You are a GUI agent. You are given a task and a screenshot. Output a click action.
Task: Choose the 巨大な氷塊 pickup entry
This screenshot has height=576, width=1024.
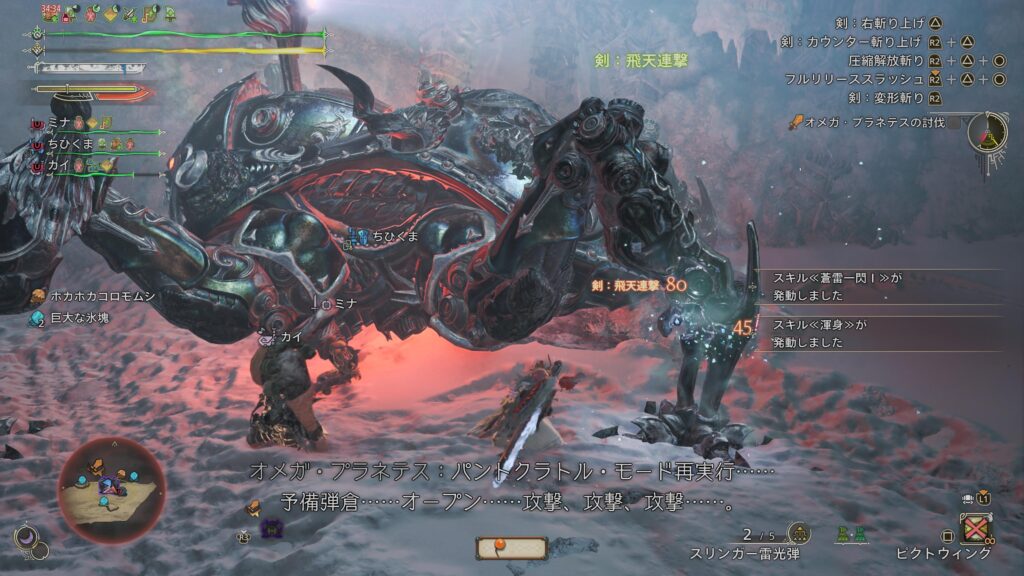(x=80, y=318)
